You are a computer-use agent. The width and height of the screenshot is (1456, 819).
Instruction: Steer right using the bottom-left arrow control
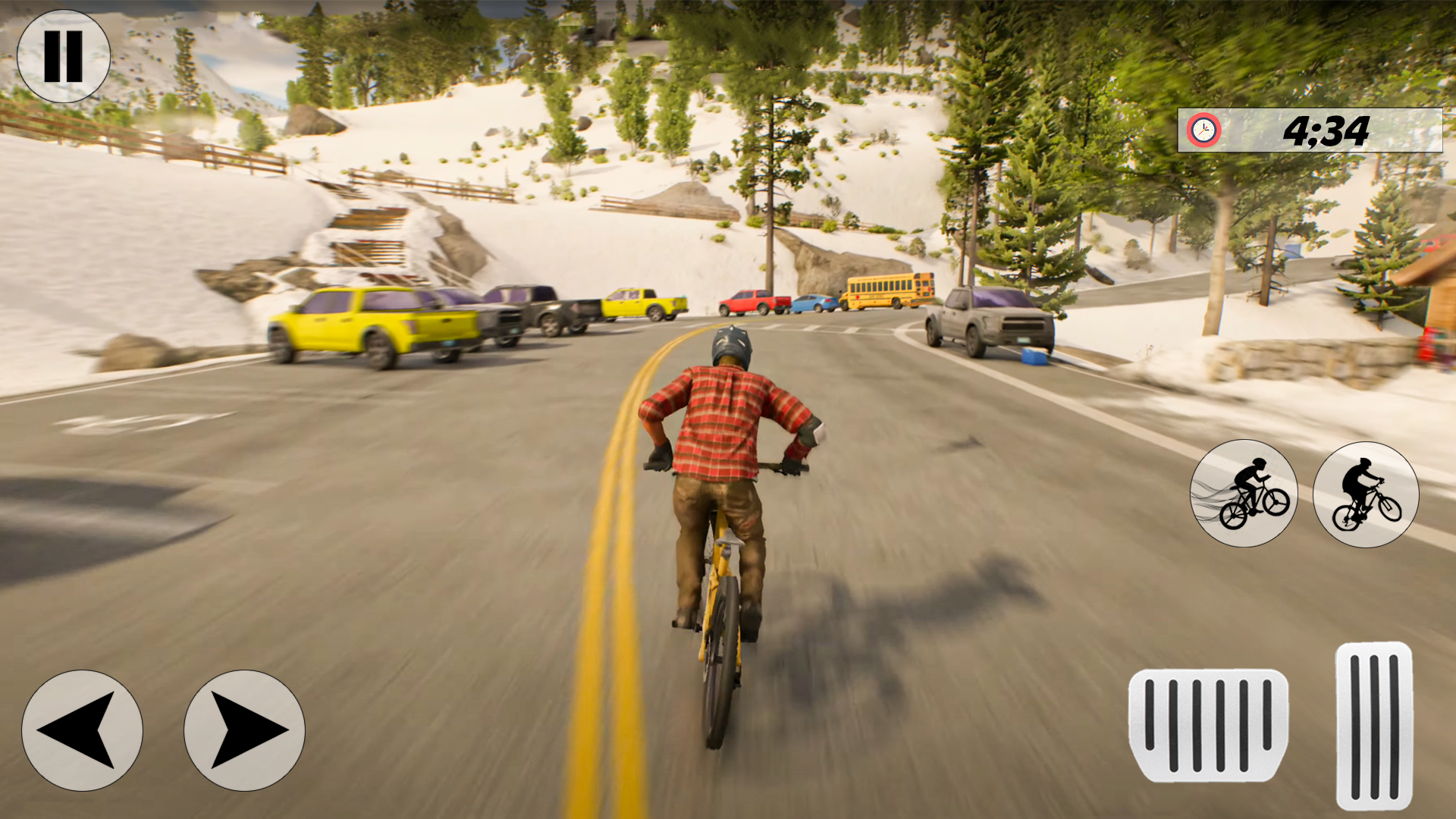click(x=243, y=730)
